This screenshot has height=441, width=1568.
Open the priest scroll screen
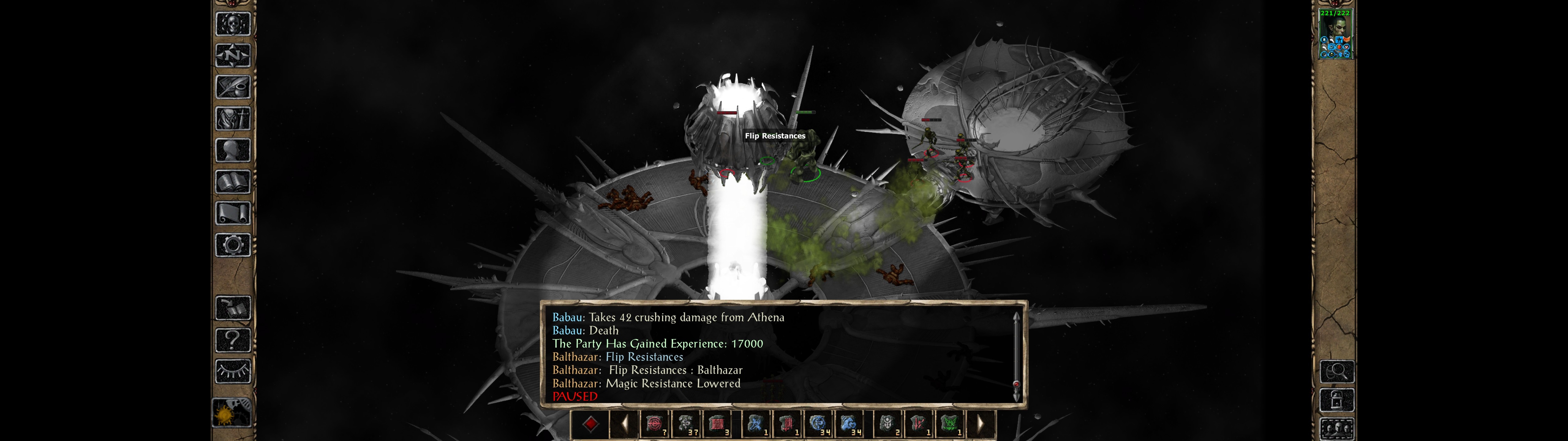click(x=232, y=213)
